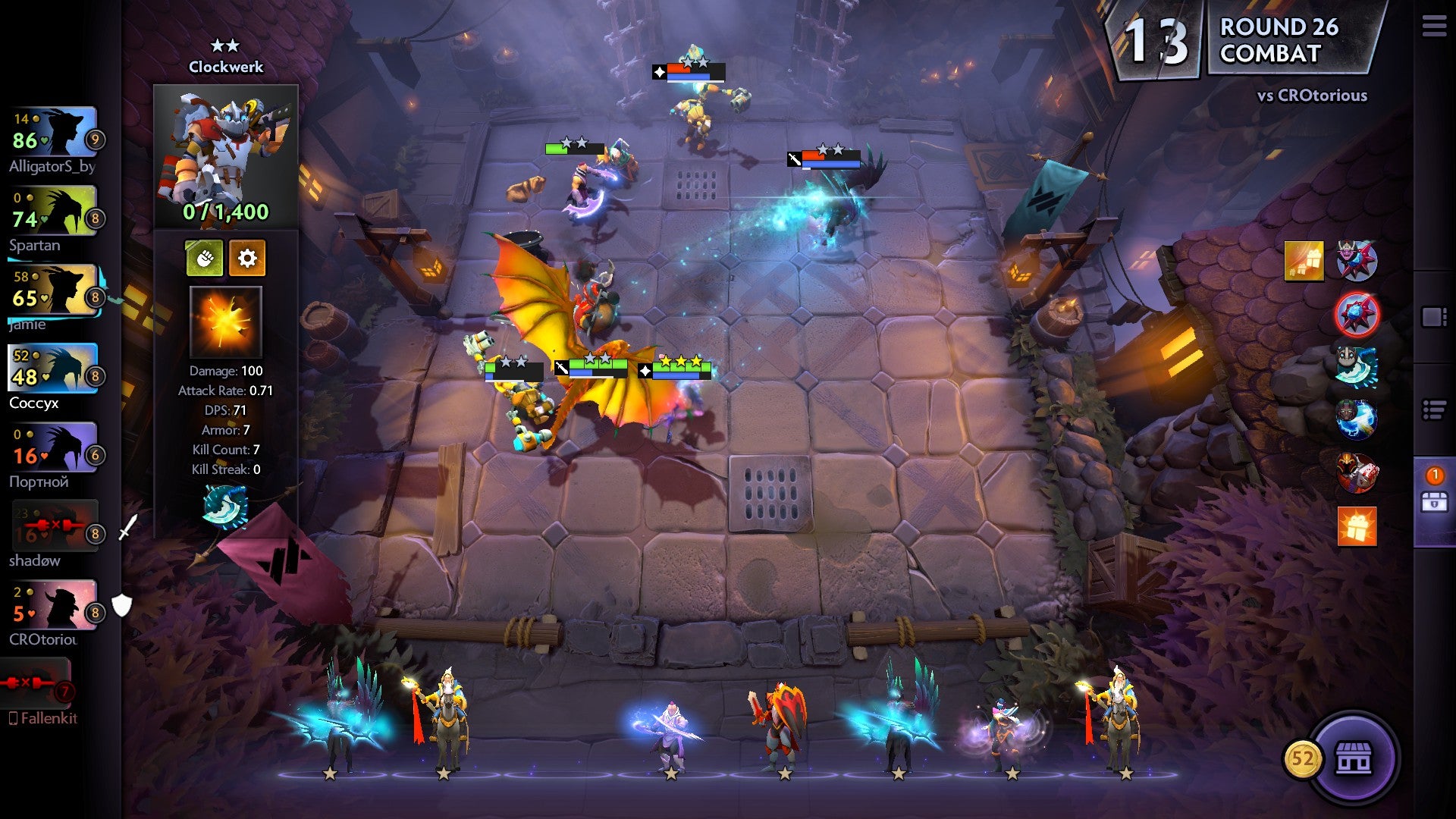Image resolution: width=1456 pixels, height=819 pixels.
Task: Click the red-circled disabled item icon
Action: 1355,313
